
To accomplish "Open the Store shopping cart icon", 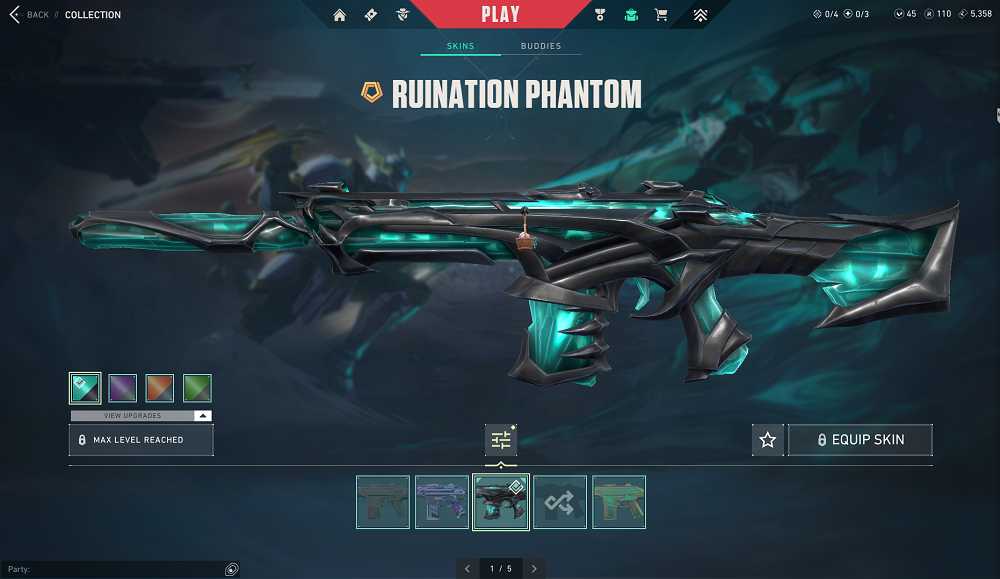I will click(661, 15).
